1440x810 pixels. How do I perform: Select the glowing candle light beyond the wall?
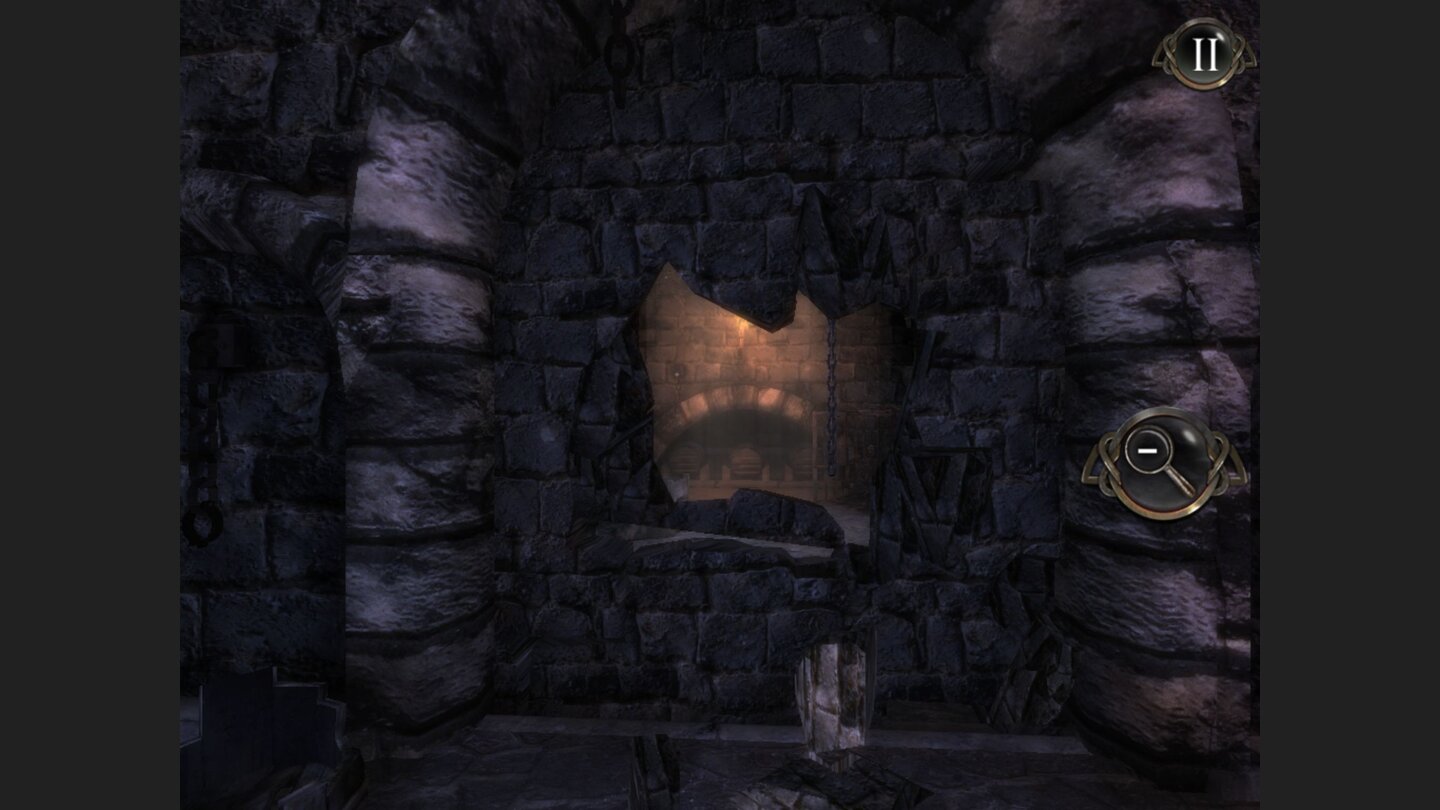[740, 325]
